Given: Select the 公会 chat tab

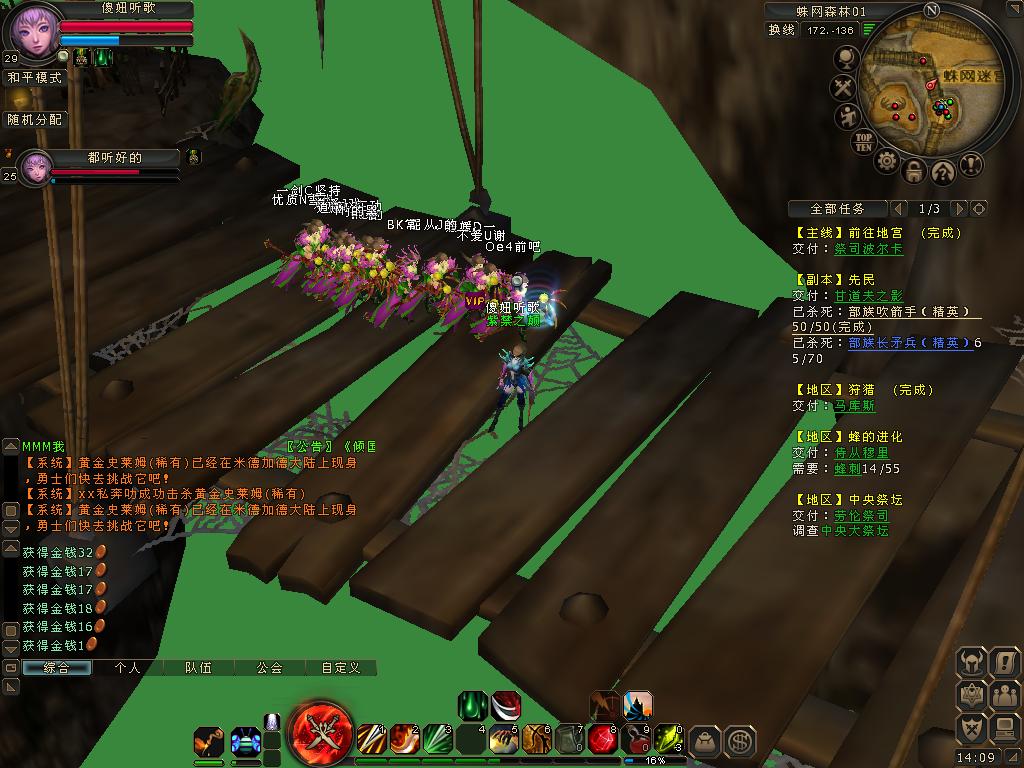Looking at the screenshot, I should pyautogui.click(x=269, y=667).
